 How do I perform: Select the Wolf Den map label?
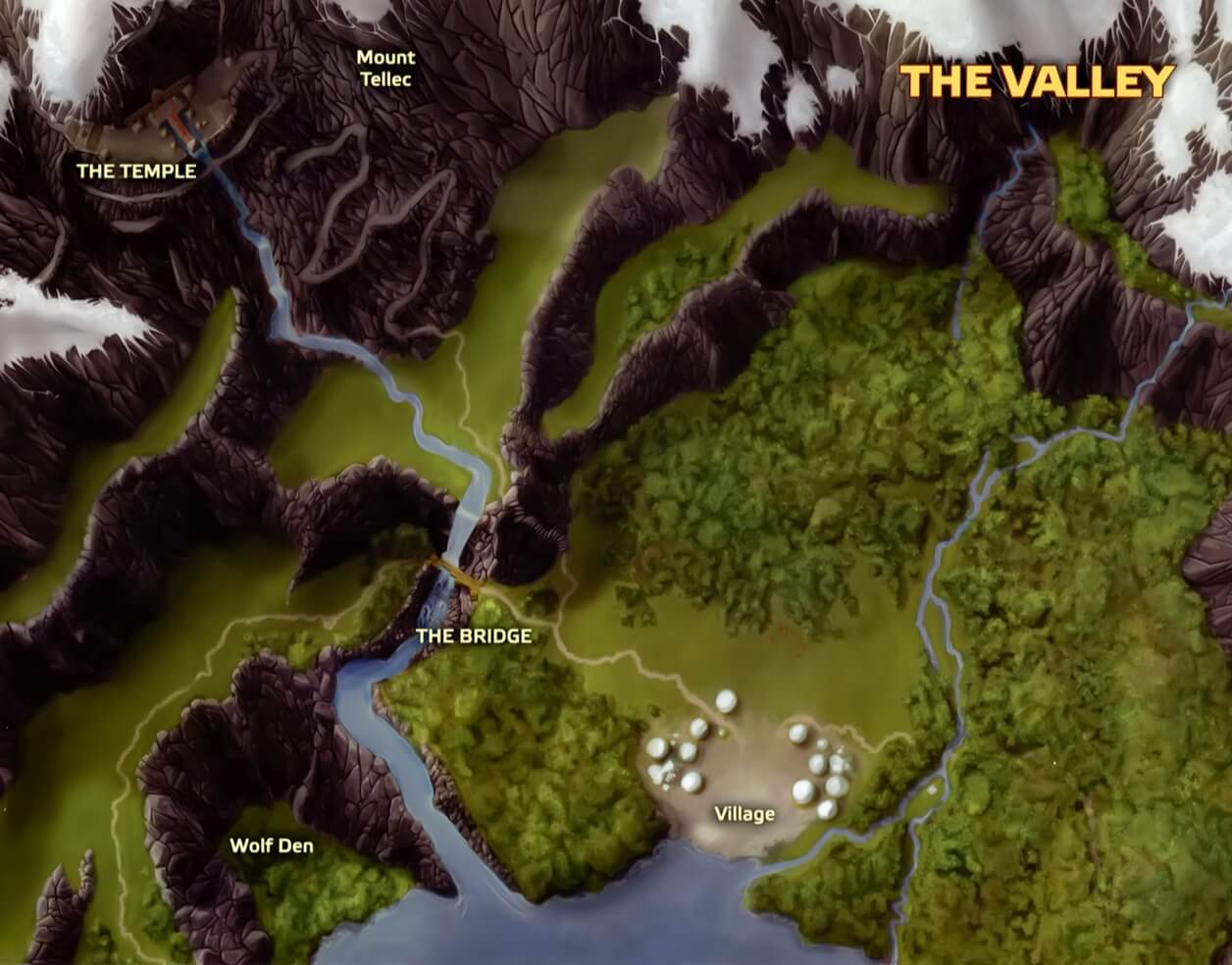tap(272, 845)
